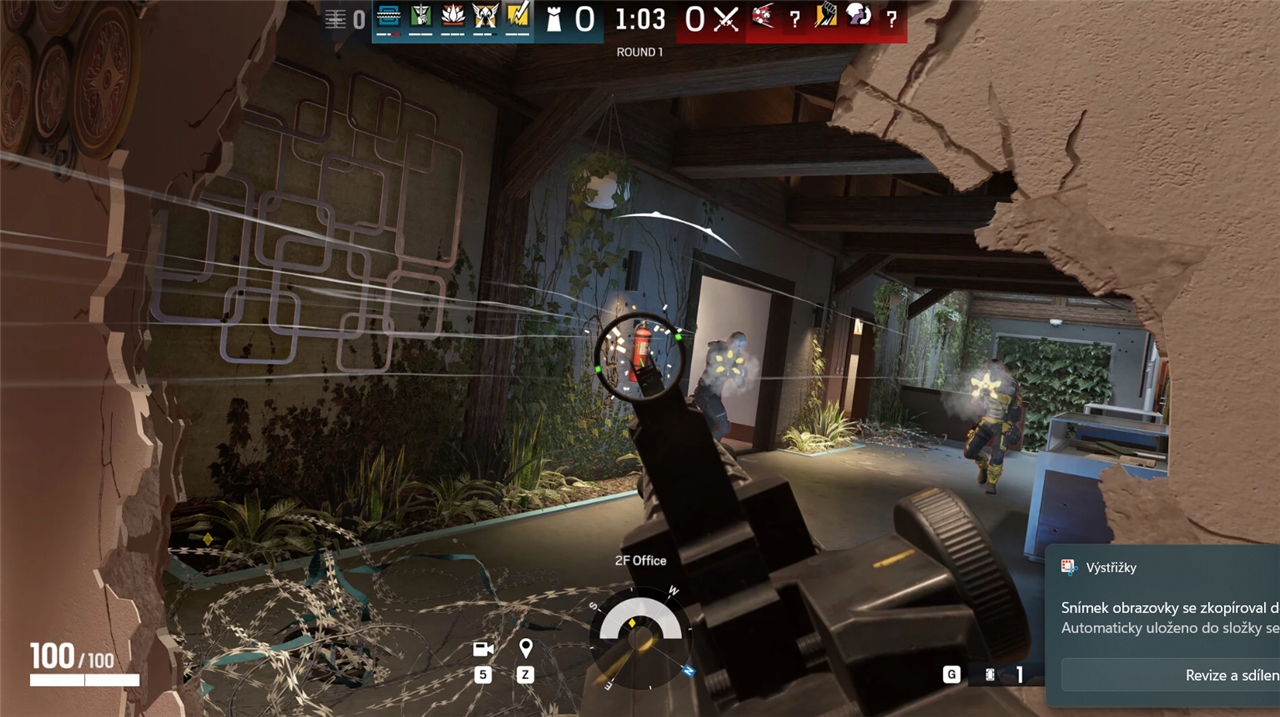Click the white rook defender team icon

point(553,19)
